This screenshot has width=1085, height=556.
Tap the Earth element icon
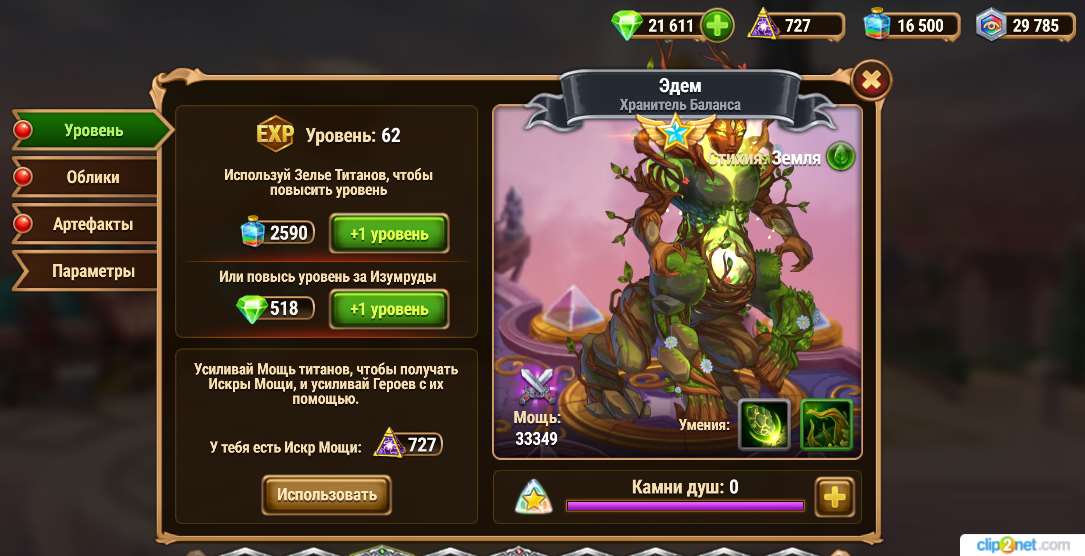point(840,157)
